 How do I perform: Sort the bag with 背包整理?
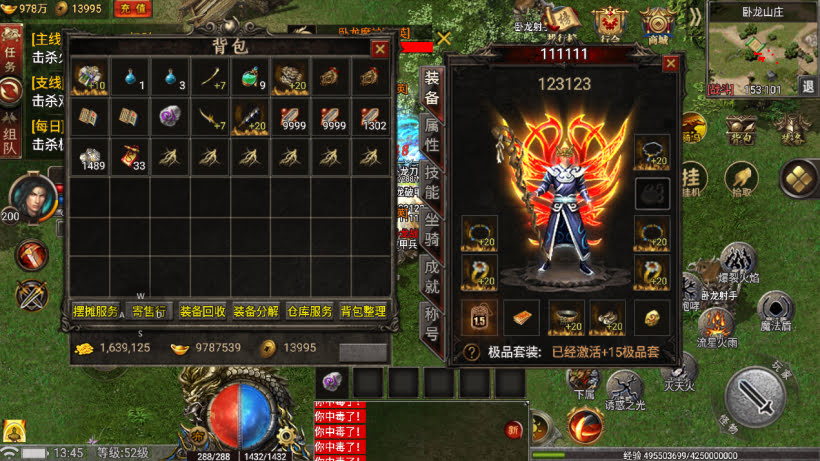(x=363, y=311)
